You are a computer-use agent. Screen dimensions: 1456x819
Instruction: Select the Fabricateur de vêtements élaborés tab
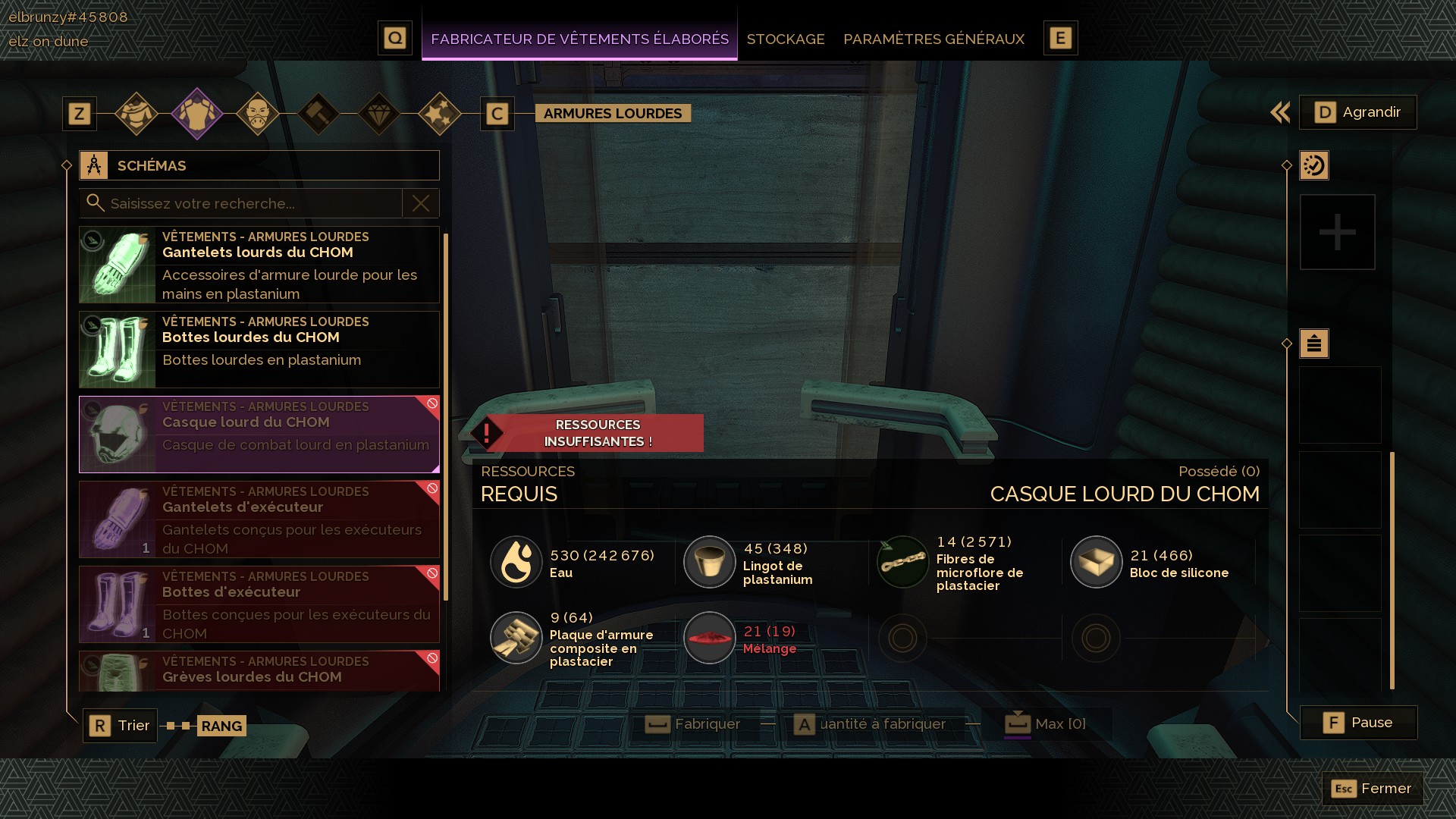(x=579, y=39)
